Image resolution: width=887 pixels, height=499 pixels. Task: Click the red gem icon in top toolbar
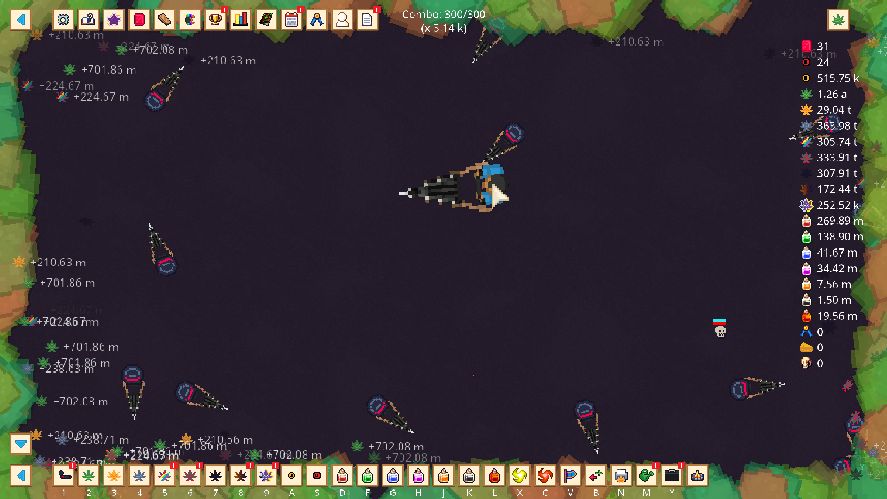[x=139, y=19]
